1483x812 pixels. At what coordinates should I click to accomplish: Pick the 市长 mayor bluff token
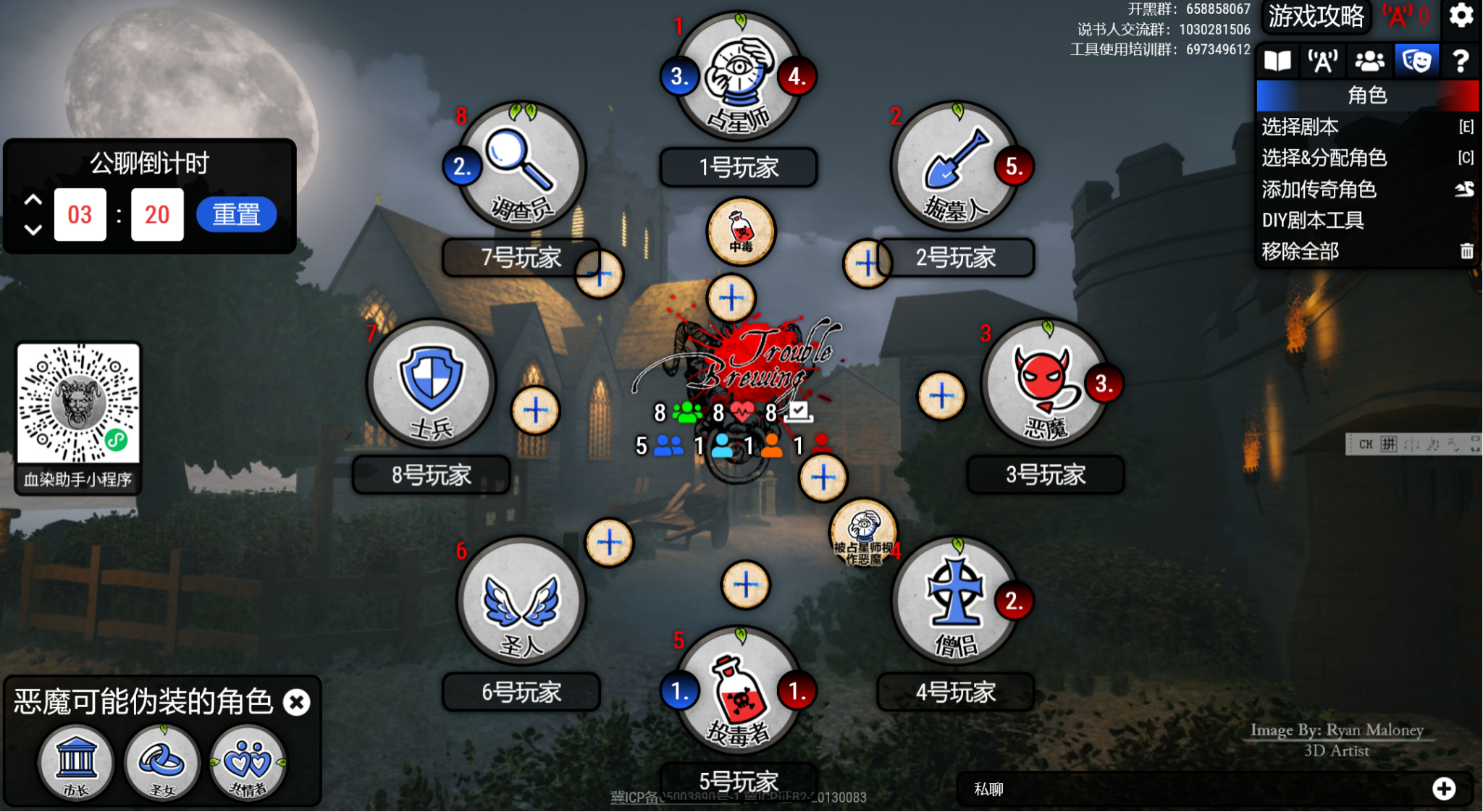pos(76,763)
